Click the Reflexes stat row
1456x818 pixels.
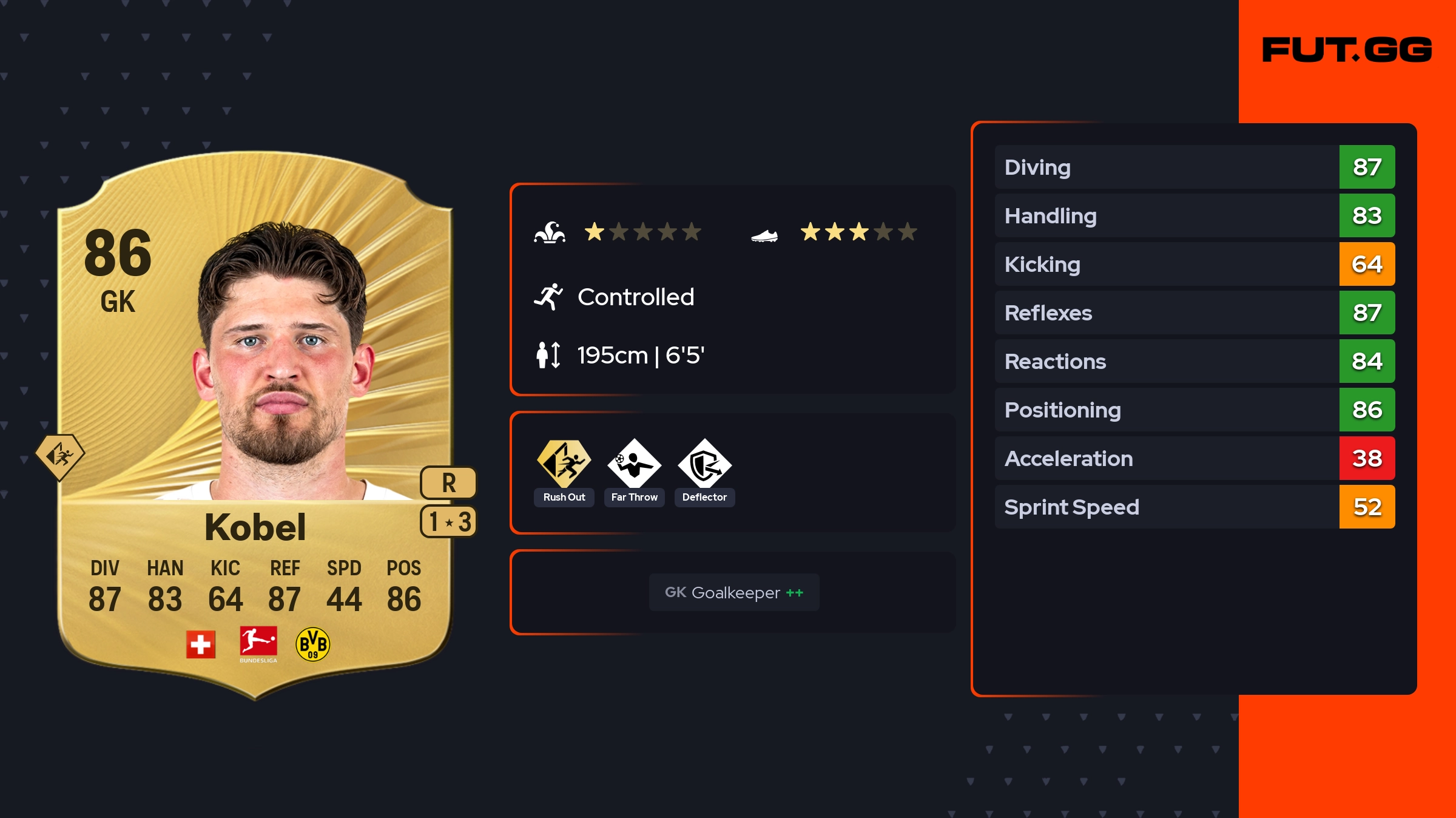click(1194, 313)
